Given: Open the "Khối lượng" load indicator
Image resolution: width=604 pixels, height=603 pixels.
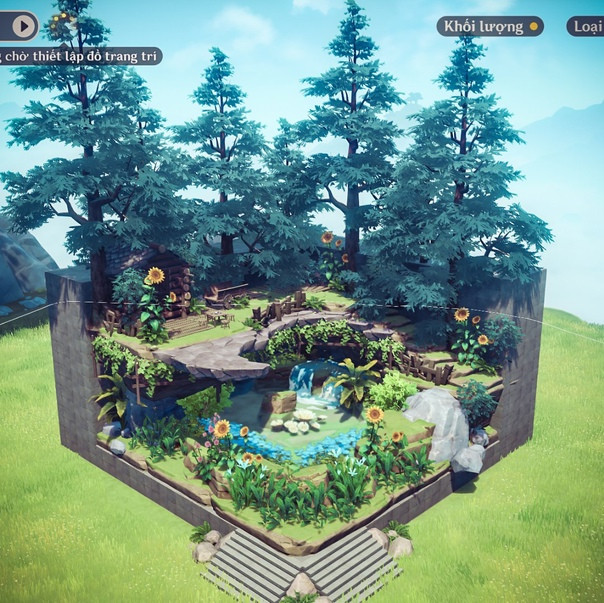Looking at the screenshot, I should click(x=489, y=26).
